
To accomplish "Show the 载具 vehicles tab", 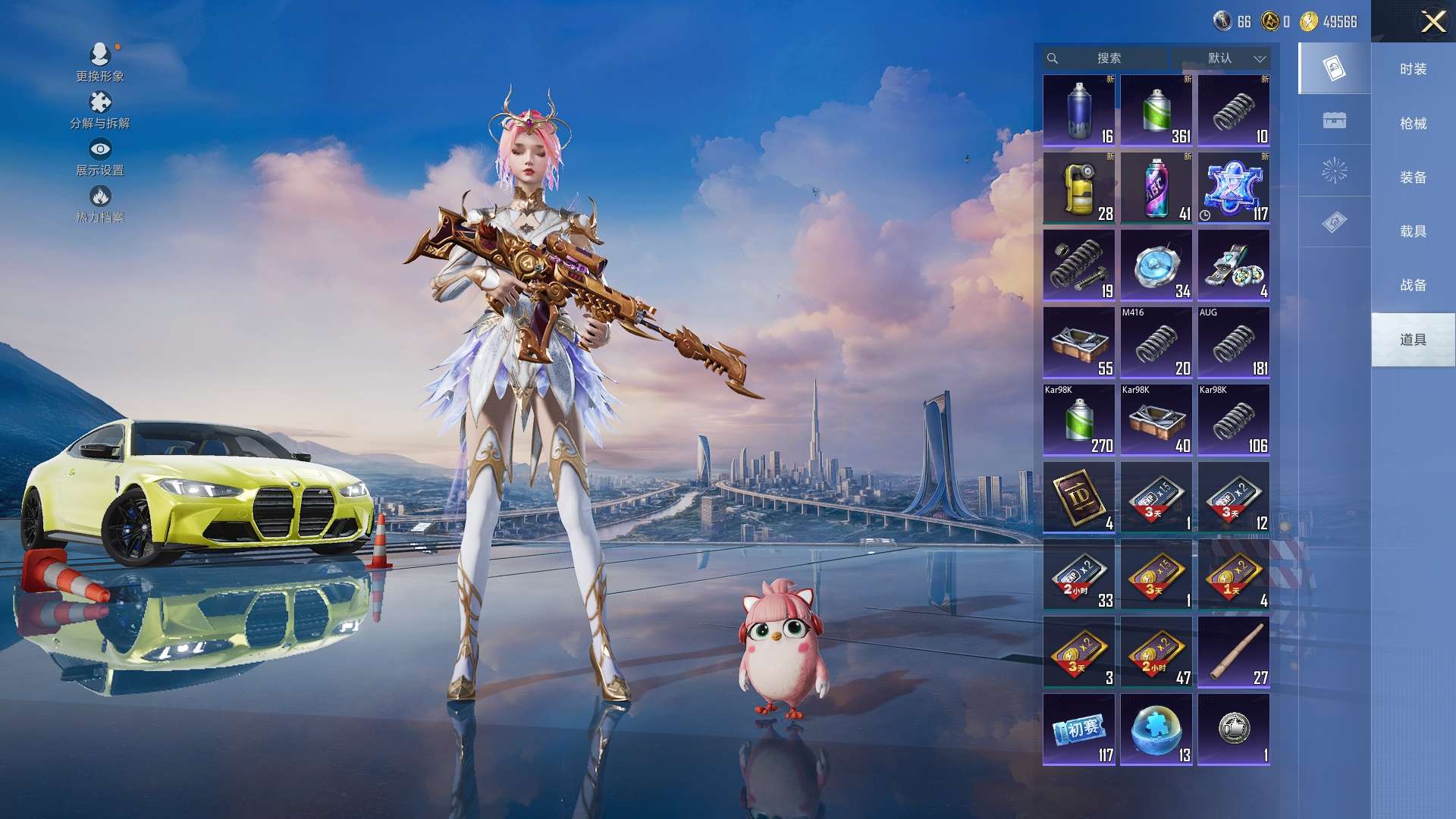I will (1413, 231).
